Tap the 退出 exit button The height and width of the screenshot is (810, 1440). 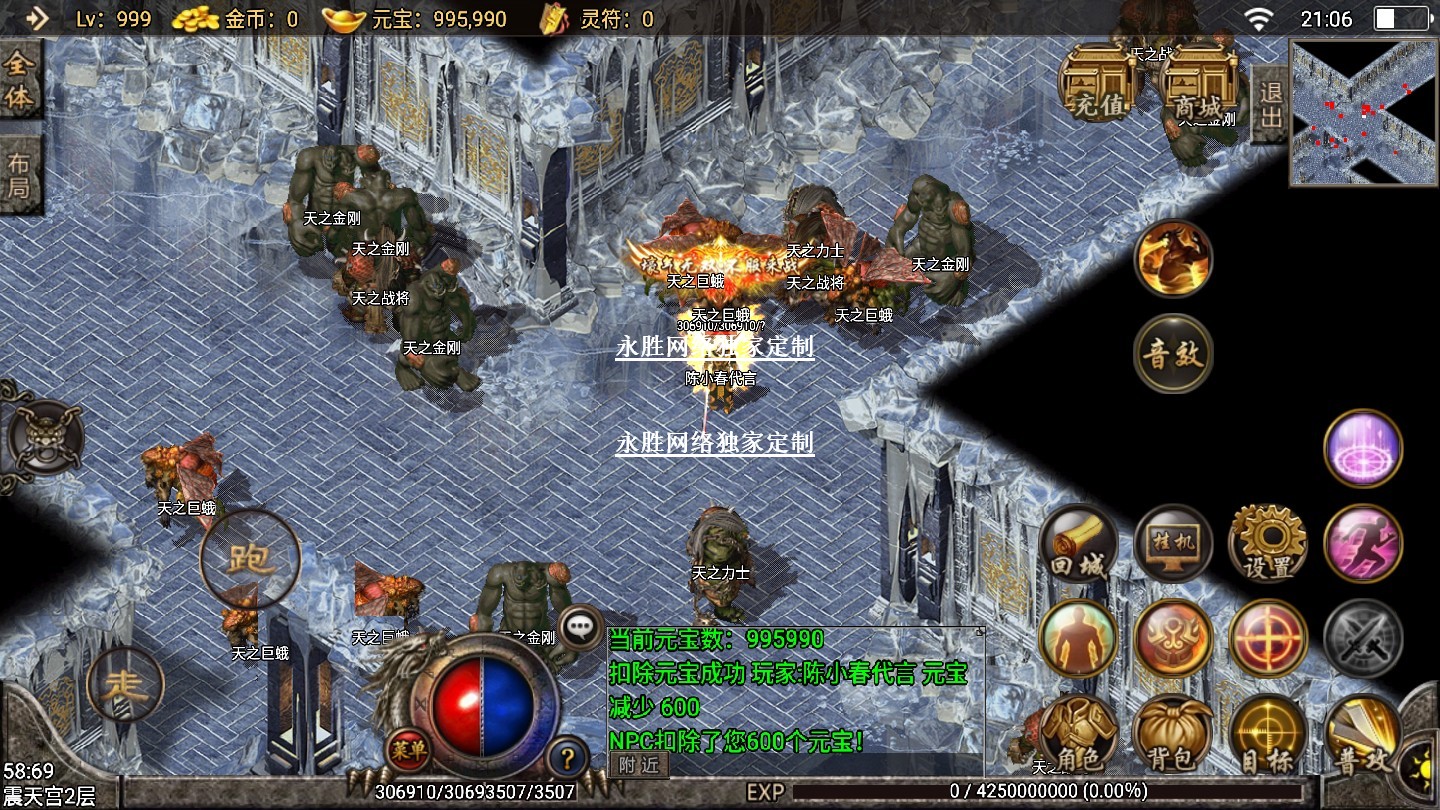(1270, 104)
